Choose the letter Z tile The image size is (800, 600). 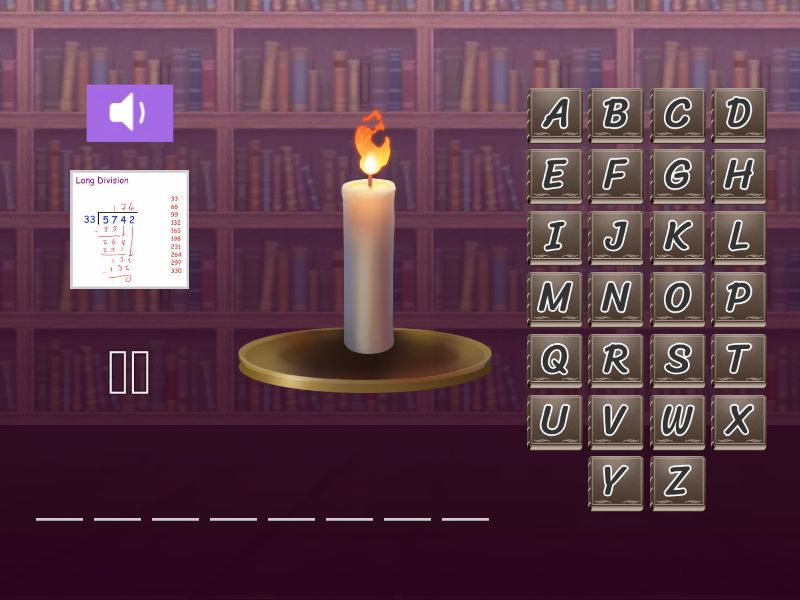[x=678, y=483]
